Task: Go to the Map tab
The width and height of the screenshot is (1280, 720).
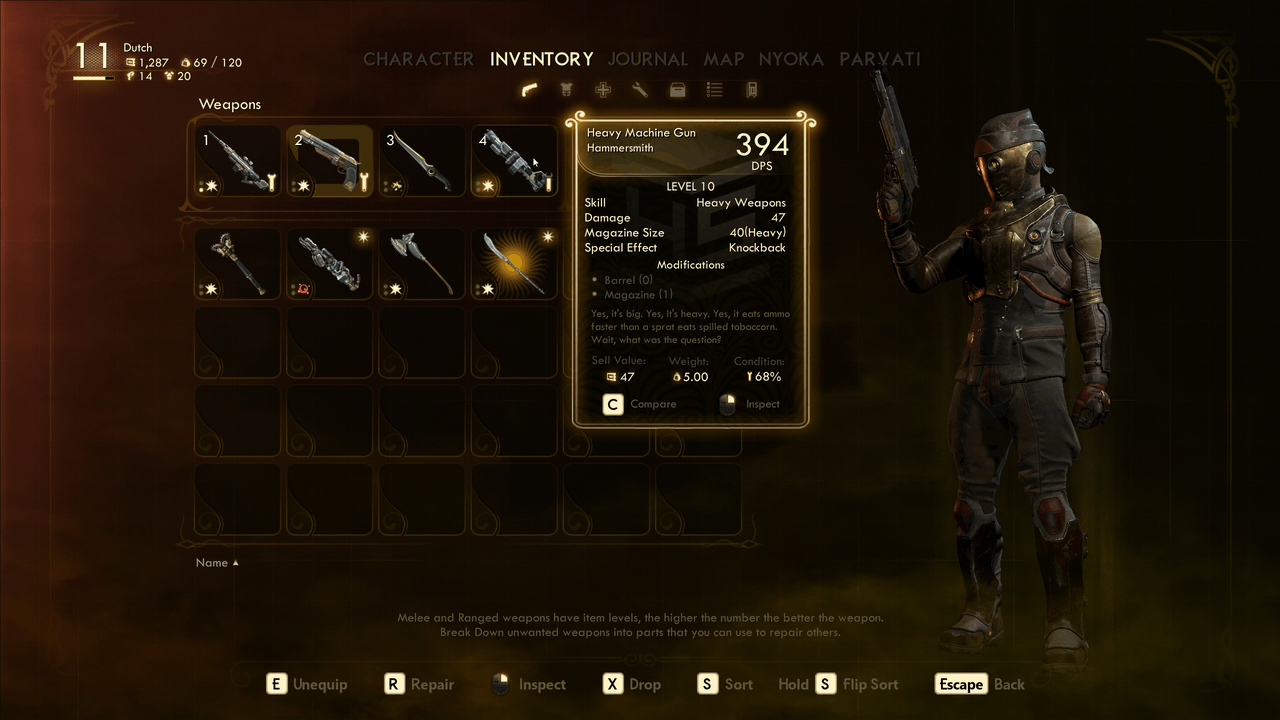Action: coord(723,59)
